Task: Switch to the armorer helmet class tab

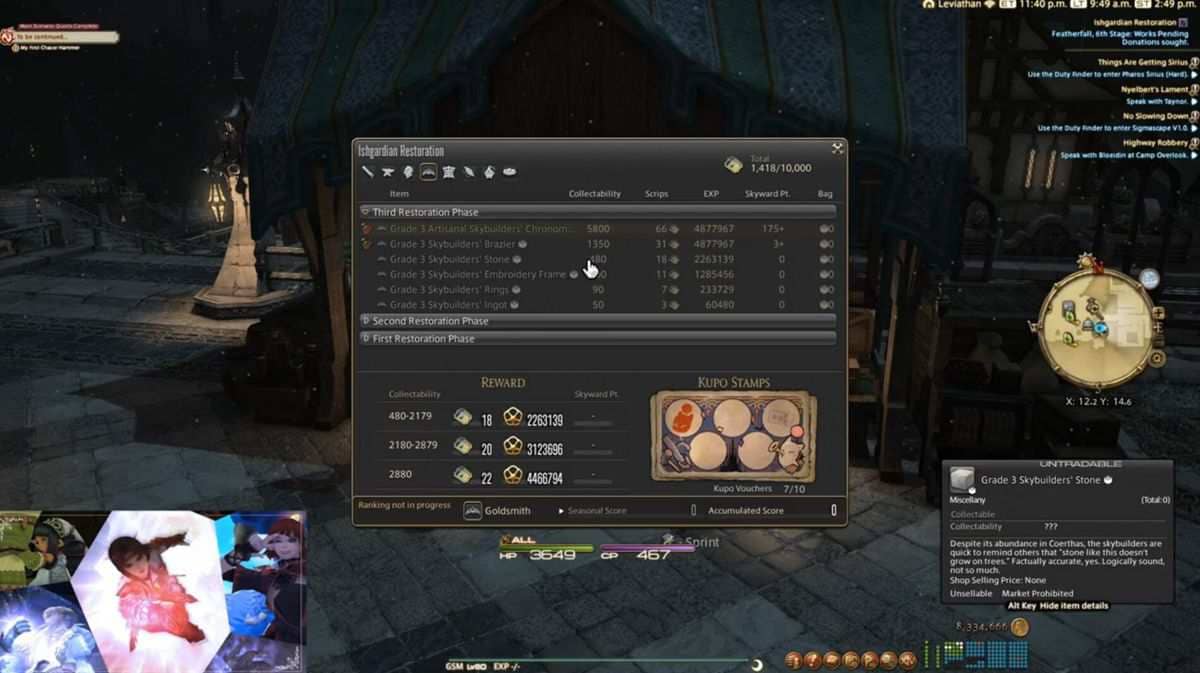Action: (408, 172)
